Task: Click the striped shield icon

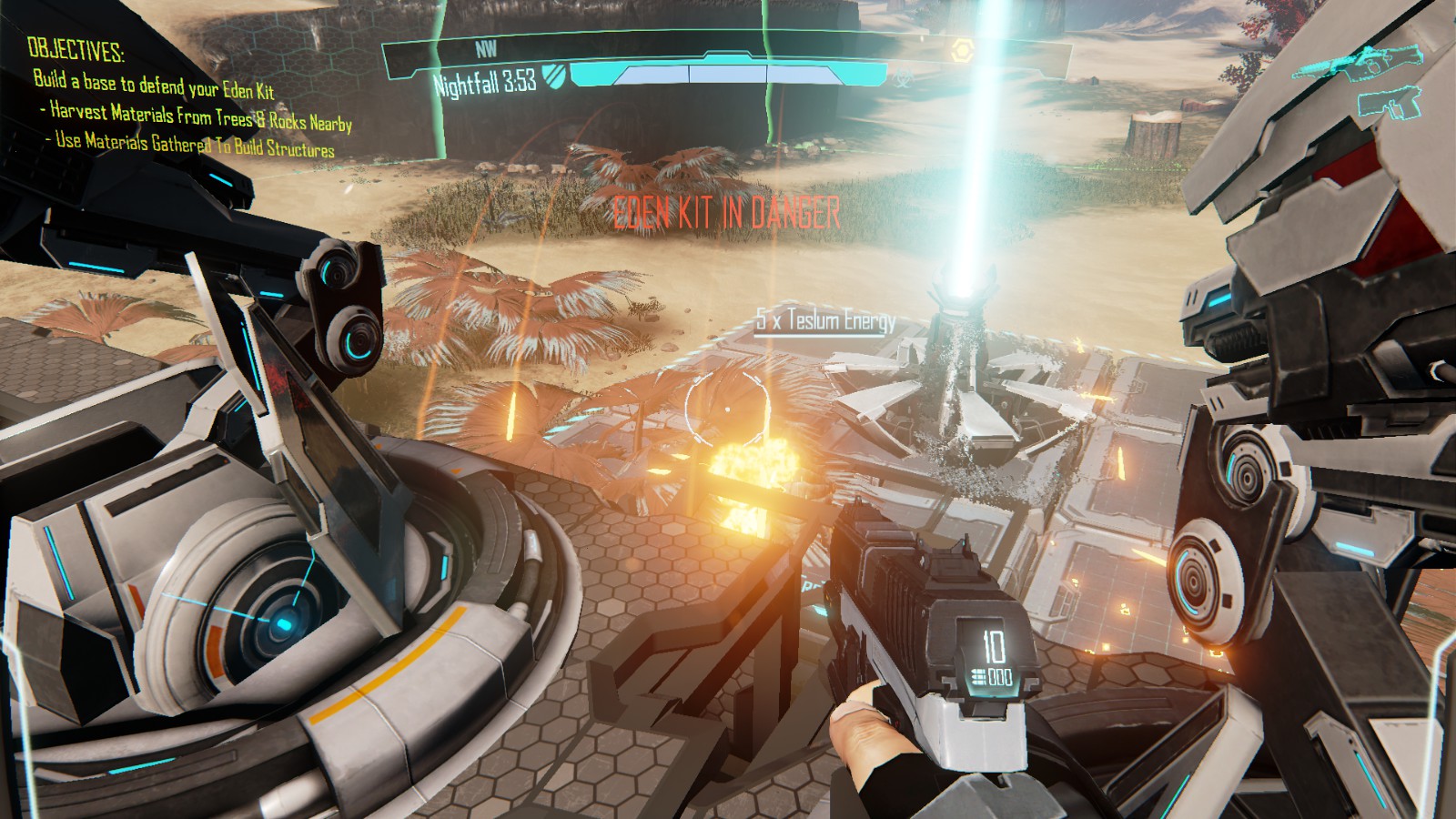Action: (x=552, y=75)
